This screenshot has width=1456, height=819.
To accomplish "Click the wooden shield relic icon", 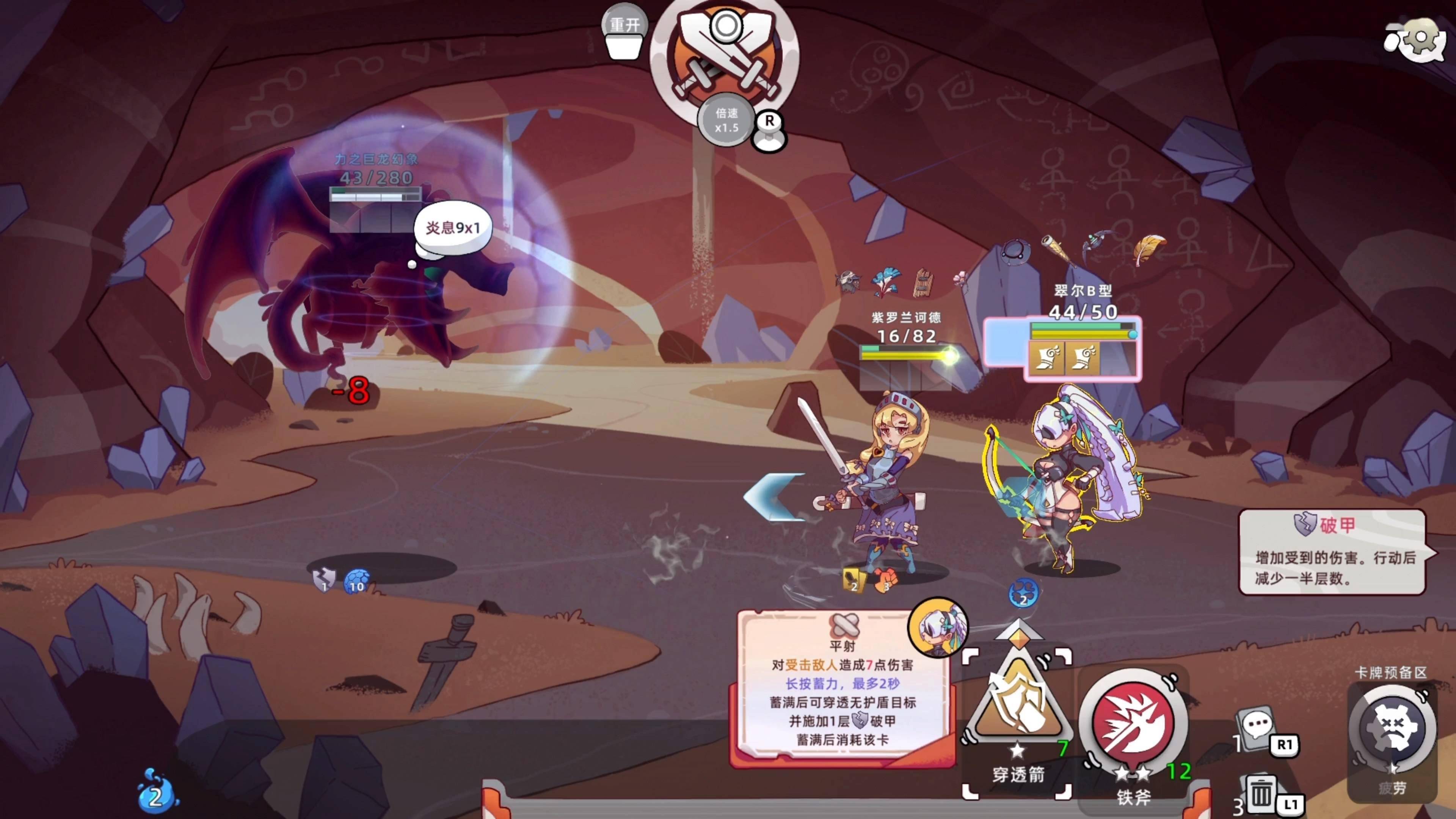I will click(923, 282).
